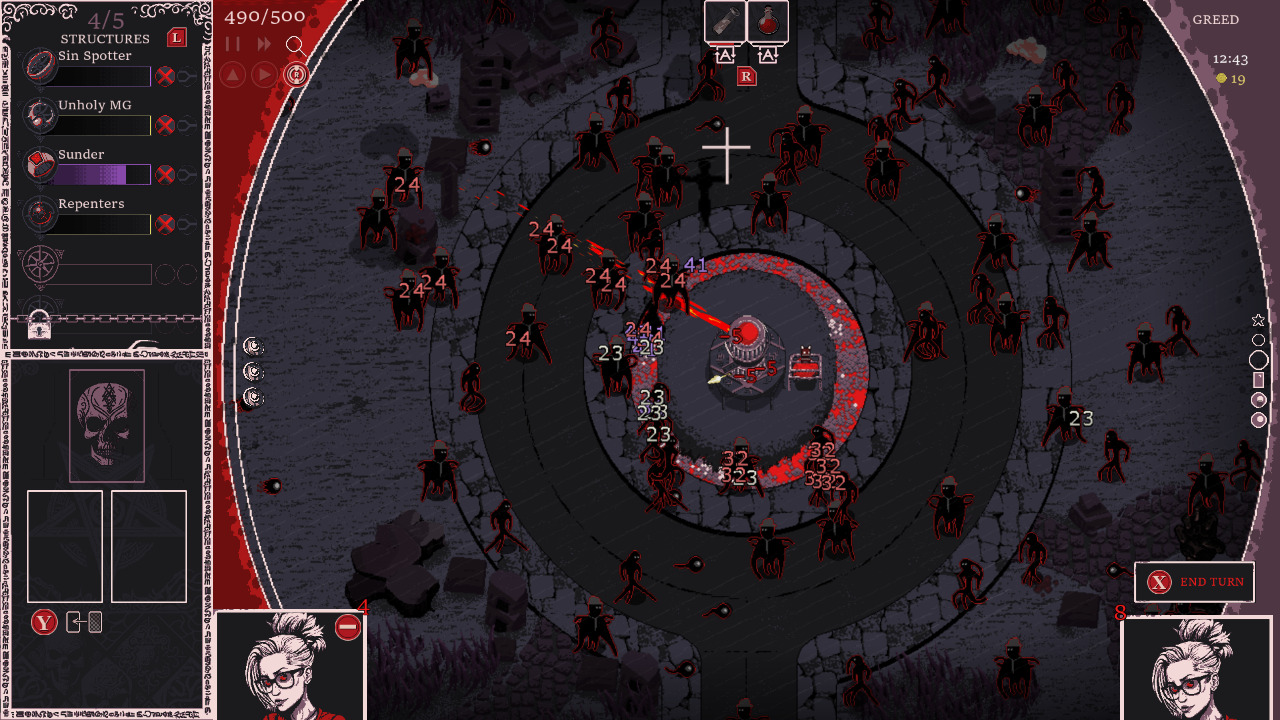This screenshot has height=720, width=1280.
Task: Remove Unholy MG with its red X
Action: pos(166,125)
